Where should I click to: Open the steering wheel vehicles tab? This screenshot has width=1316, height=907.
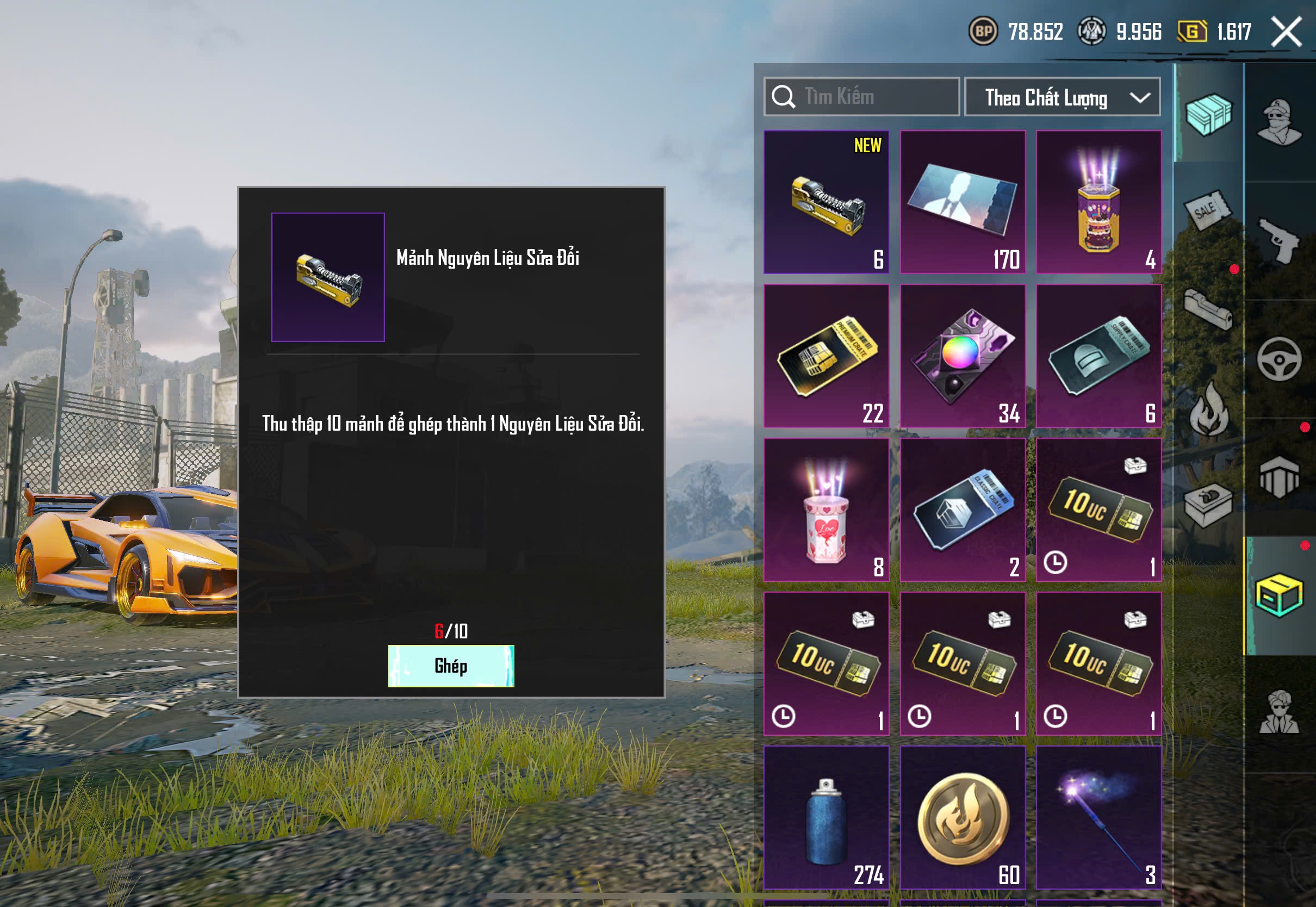tap(1278, 359)
